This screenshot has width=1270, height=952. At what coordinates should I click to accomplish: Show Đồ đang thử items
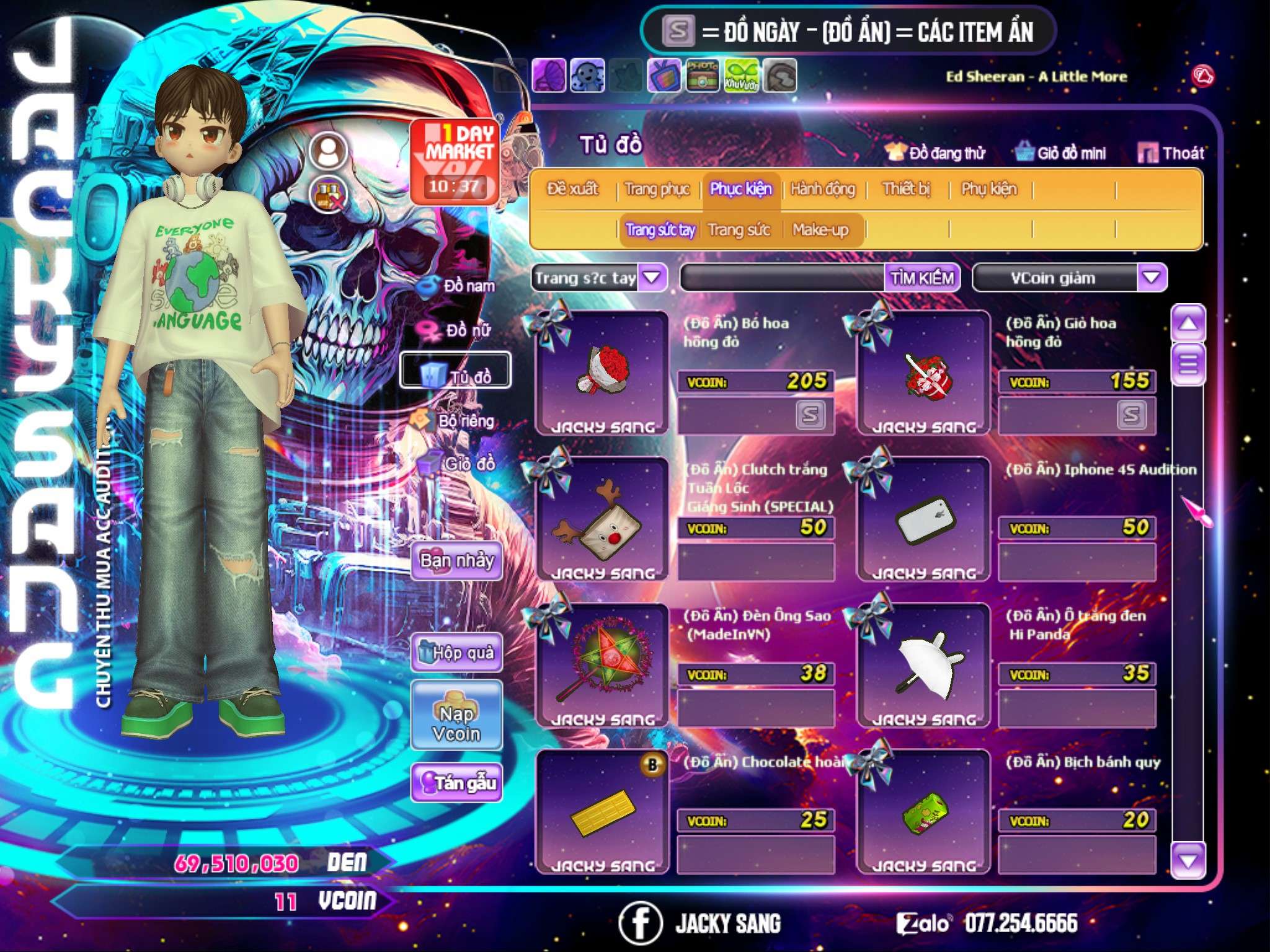(x=935, y=153)
